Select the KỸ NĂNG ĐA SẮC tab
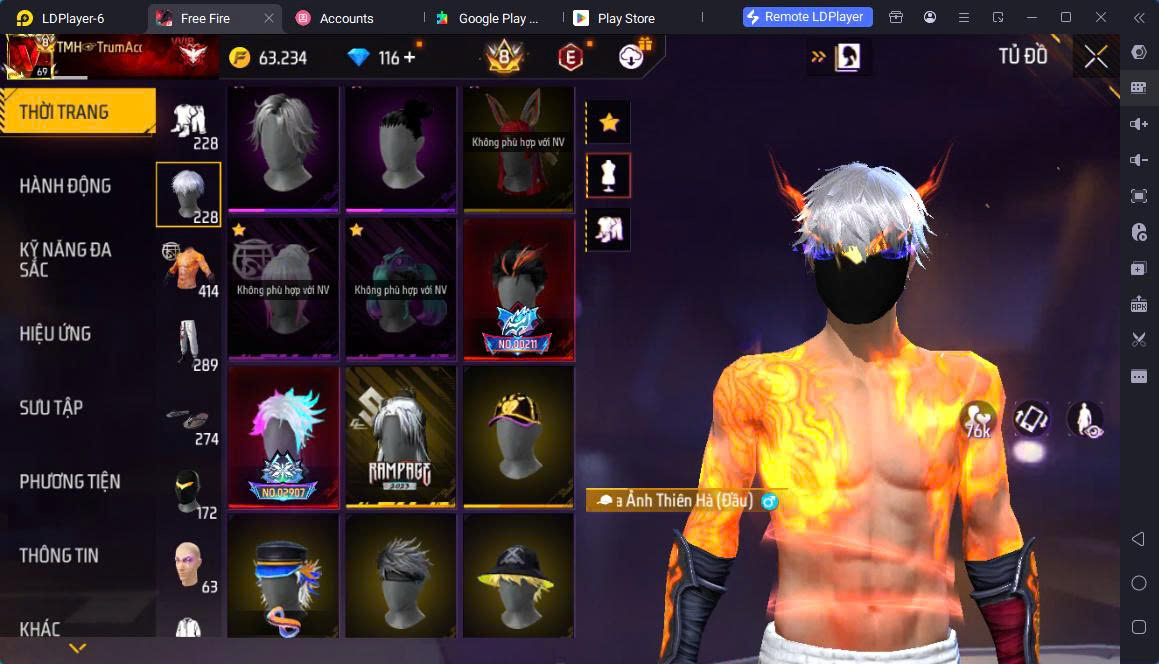The image size is (1159, 664). pos(66,259)
